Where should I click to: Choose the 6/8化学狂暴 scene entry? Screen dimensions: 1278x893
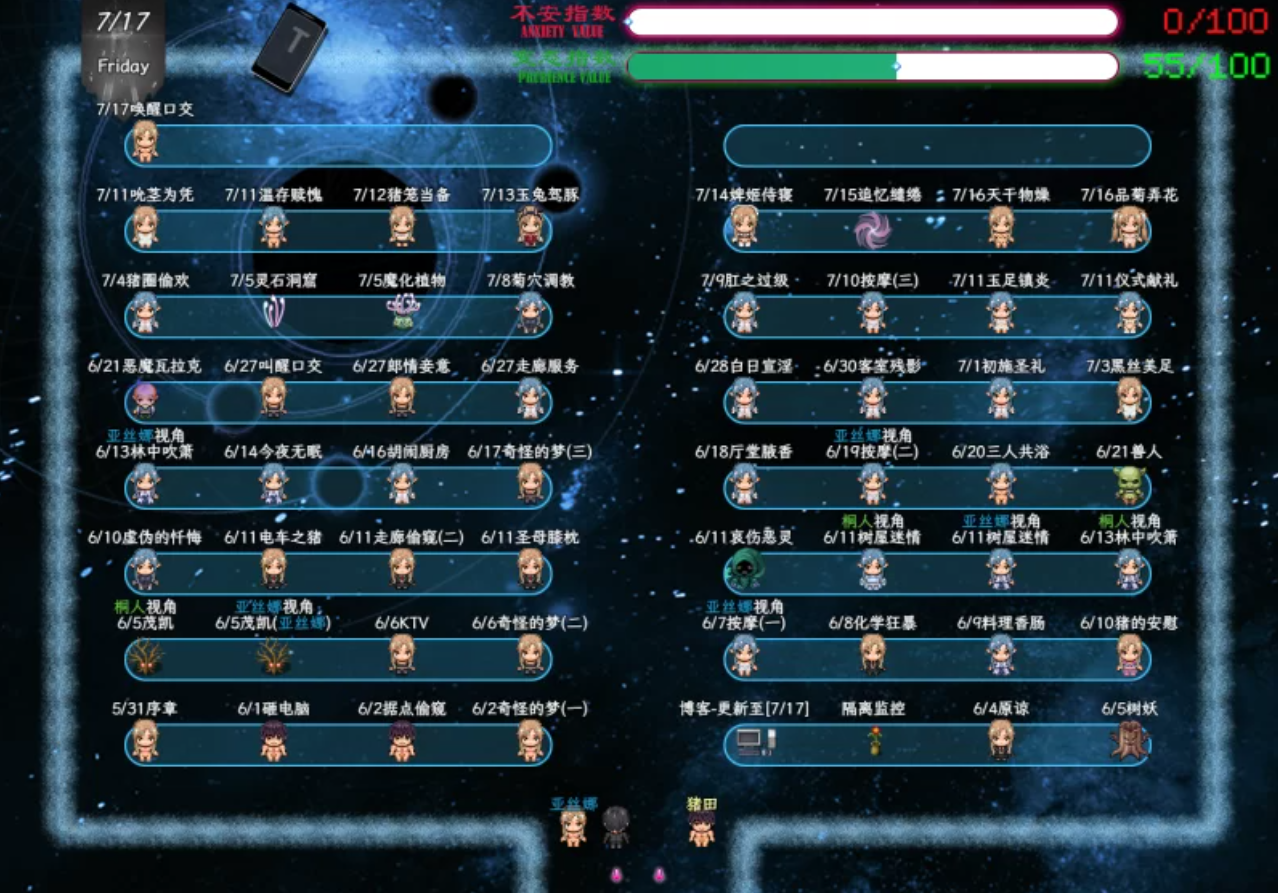click(873, 656)
